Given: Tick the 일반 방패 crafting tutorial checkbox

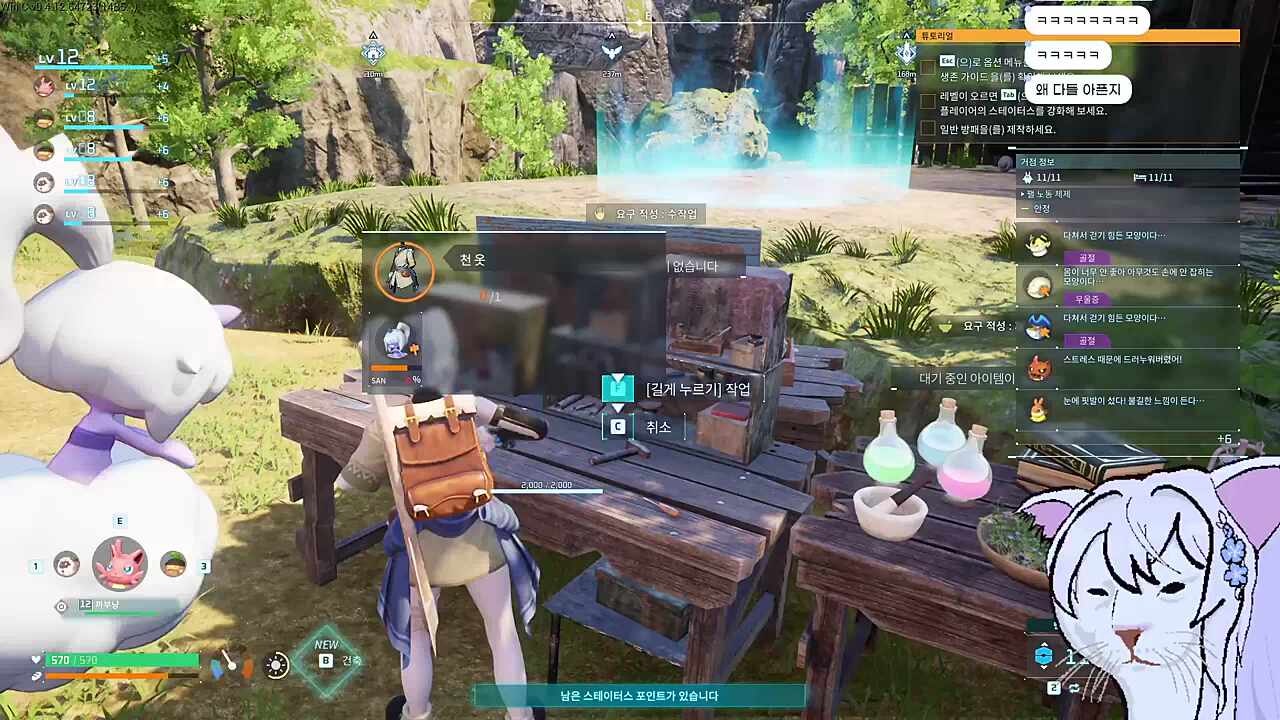Looking at the screenshot, I should [x=928, y=128].
